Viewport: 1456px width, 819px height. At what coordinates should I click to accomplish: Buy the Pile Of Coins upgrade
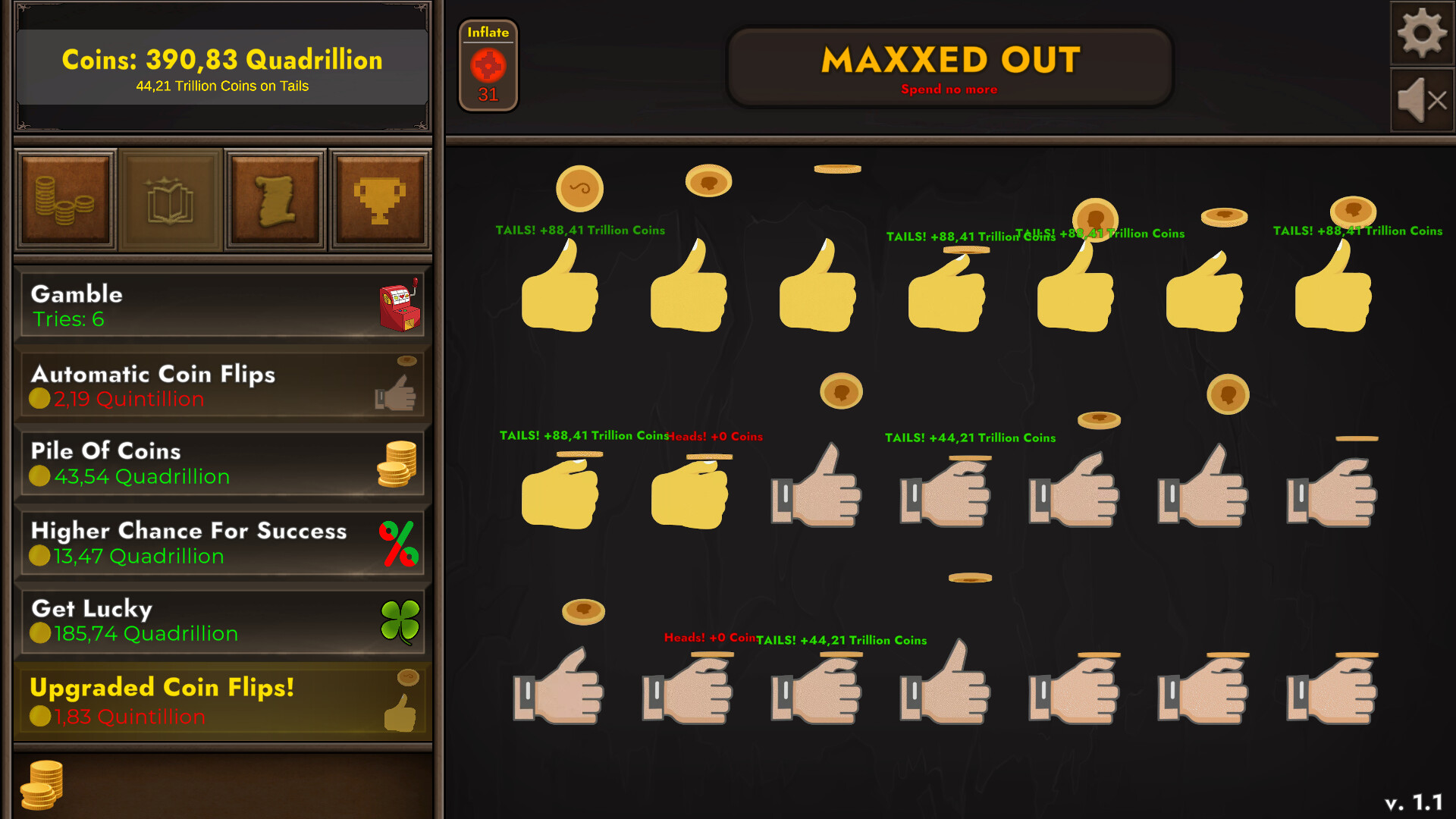[x=220, y=463]
